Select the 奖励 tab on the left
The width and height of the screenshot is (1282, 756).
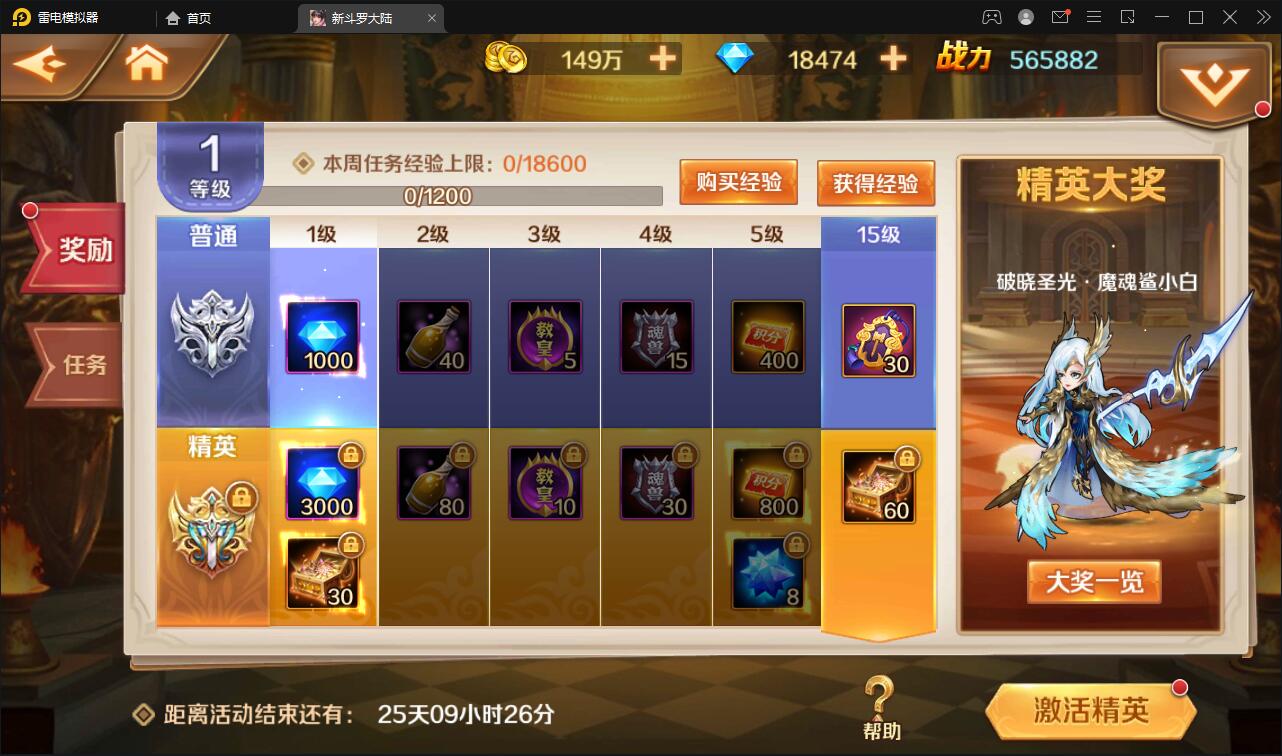point(83,250)
